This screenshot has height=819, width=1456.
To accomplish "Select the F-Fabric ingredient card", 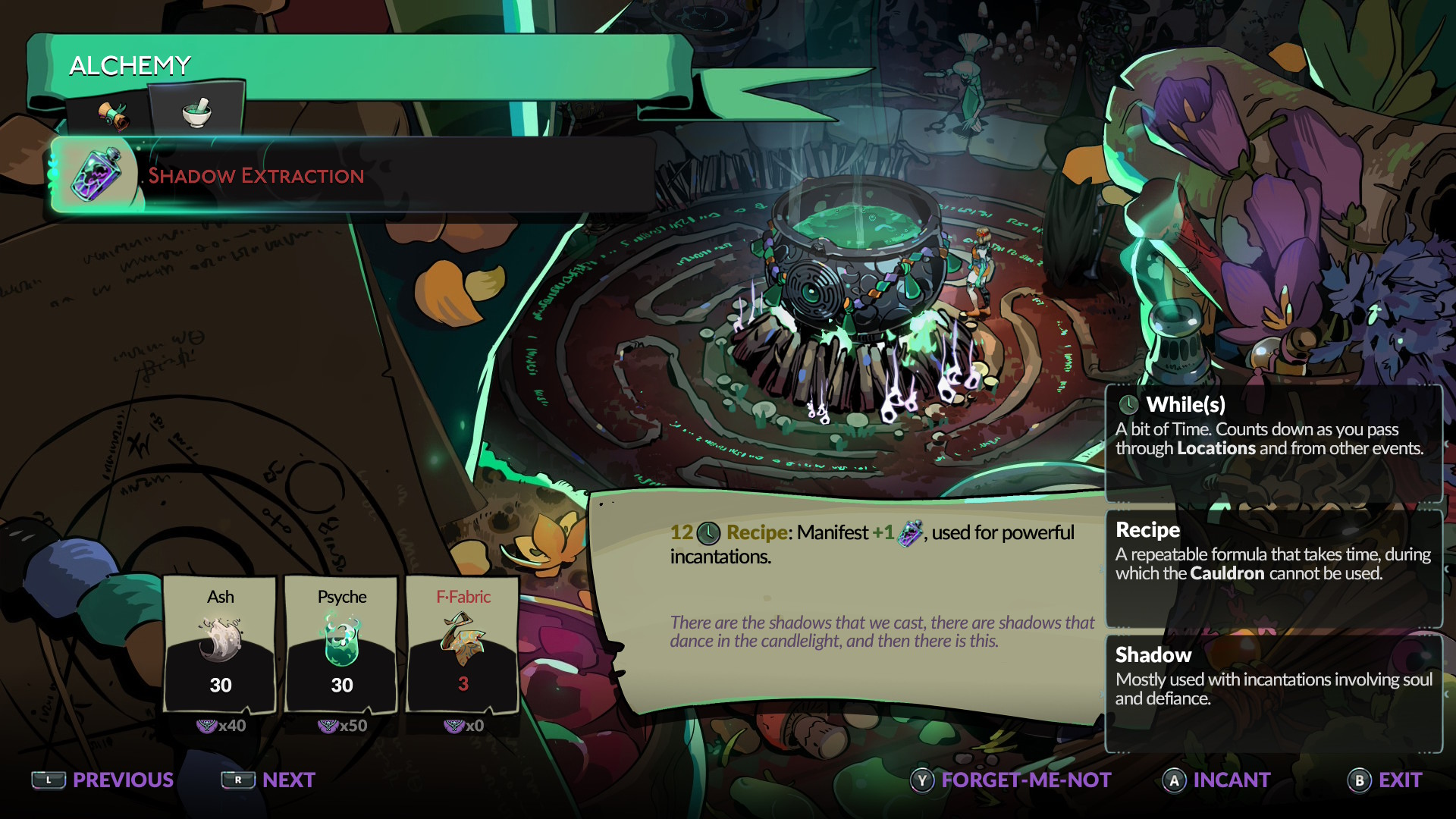I will 463,645.
